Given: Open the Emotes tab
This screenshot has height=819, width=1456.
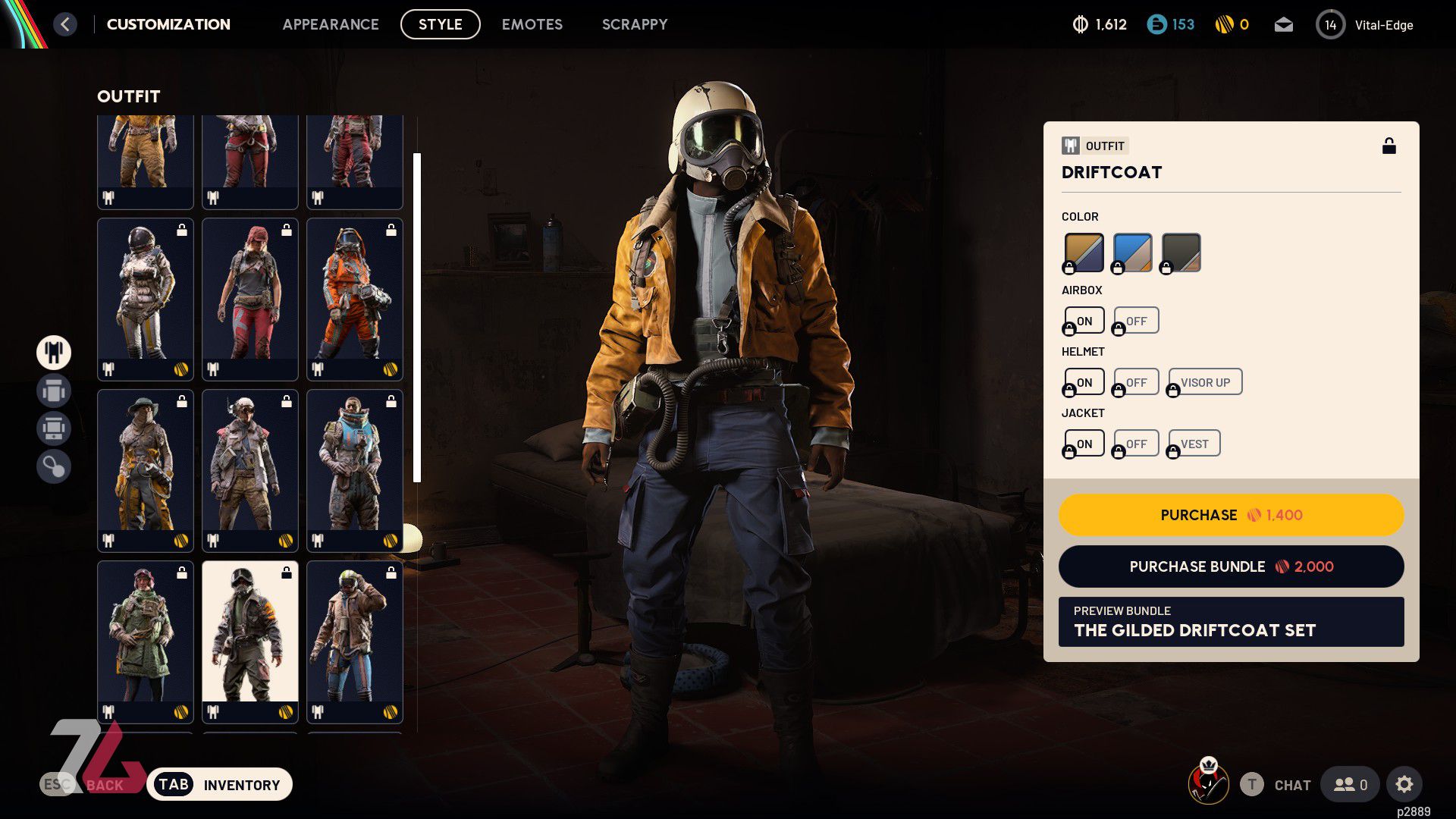Looking at the screenshot, I should tap(532, 24).
